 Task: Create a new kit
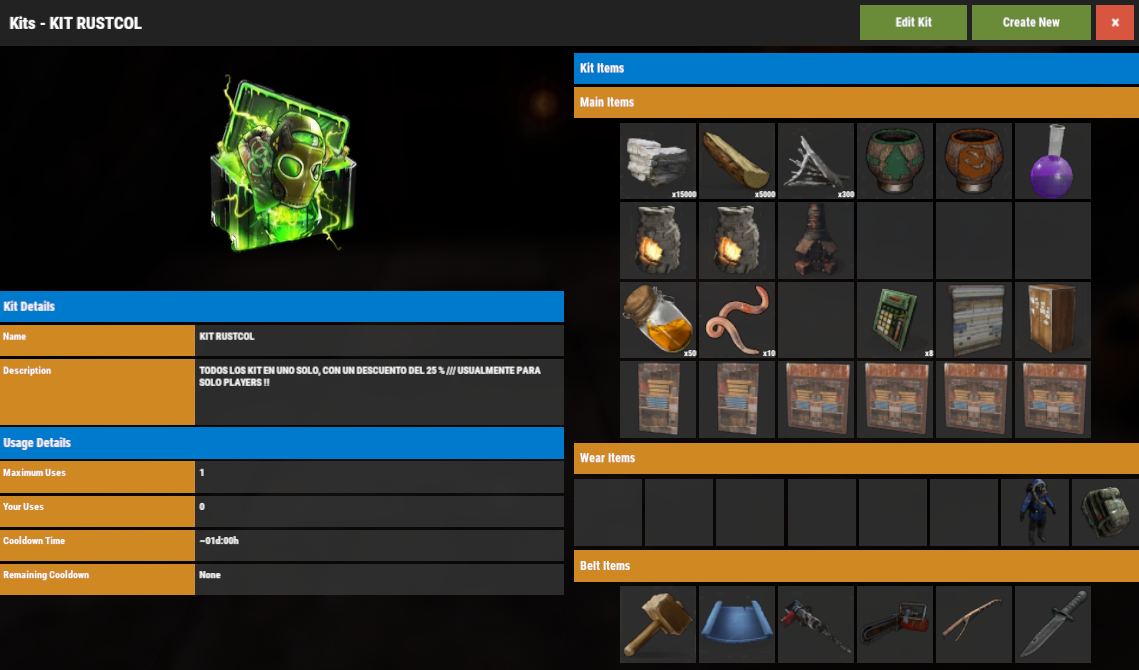click(1031, 22)
